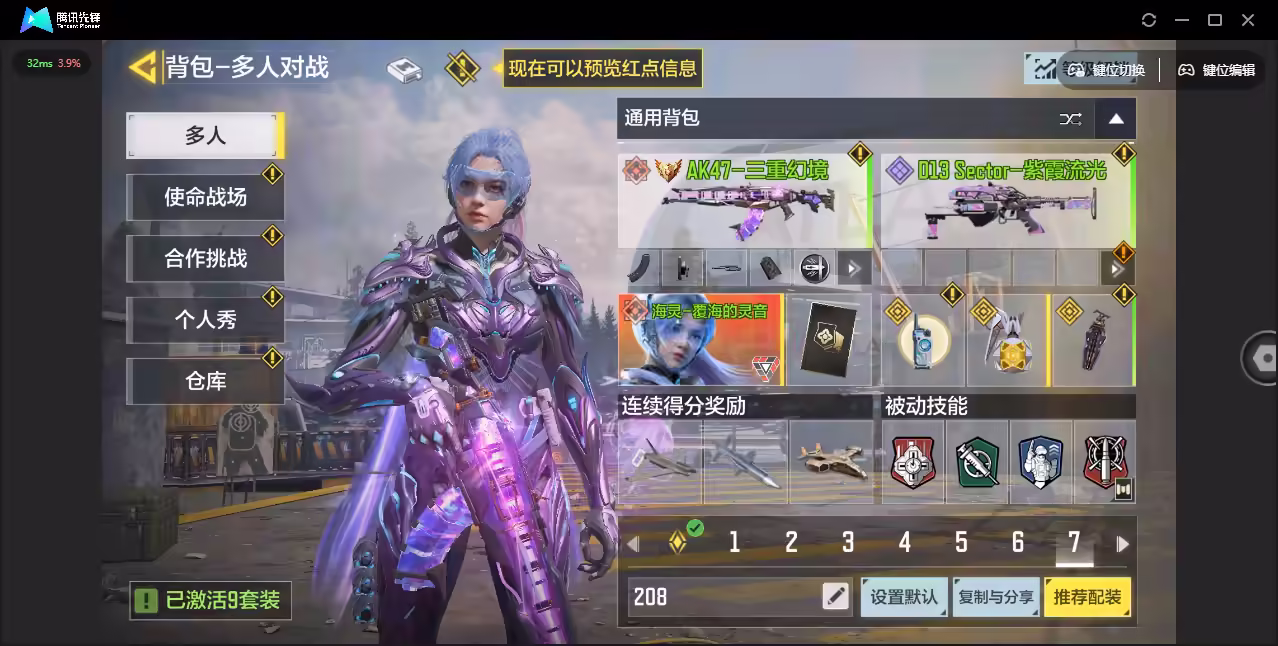Open the 合作挑战 tab
Image resolution: width=1278 pixels, height=646 pixels.
pyautogui.click(x=205, y=258)
